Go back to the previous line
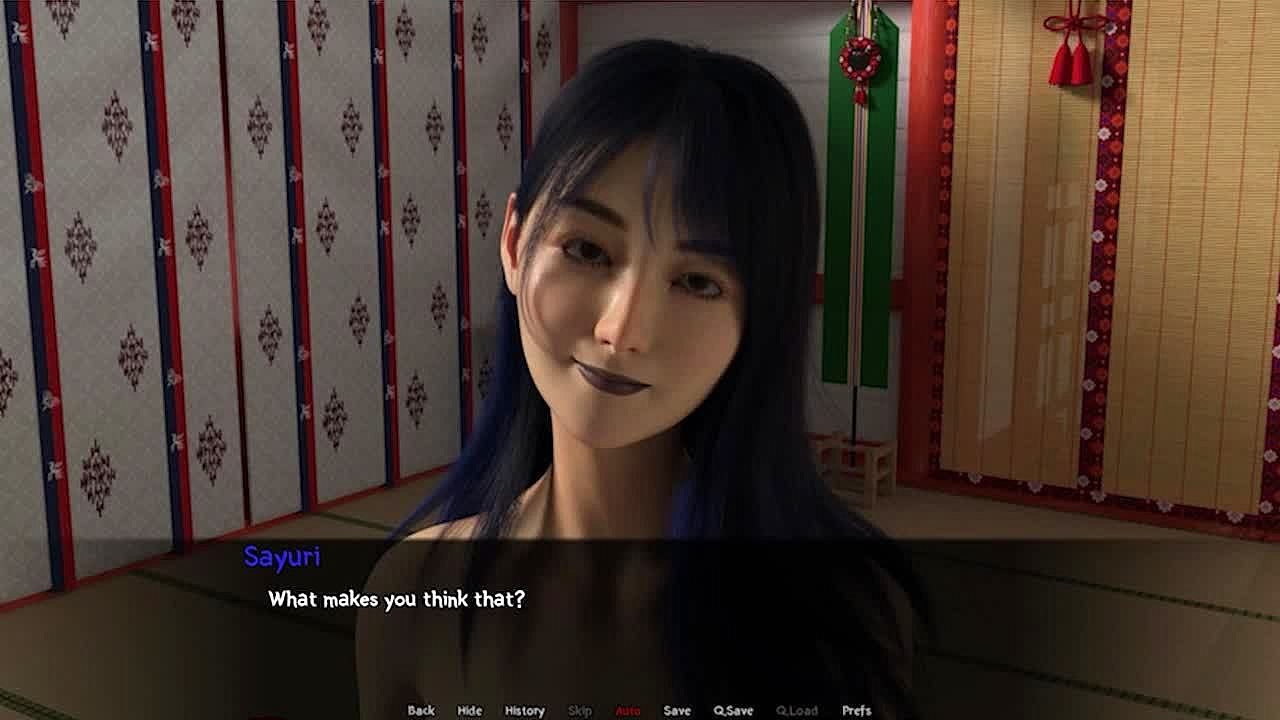The width and height of the screenshot is (1280, 720). tap(421, 710)
